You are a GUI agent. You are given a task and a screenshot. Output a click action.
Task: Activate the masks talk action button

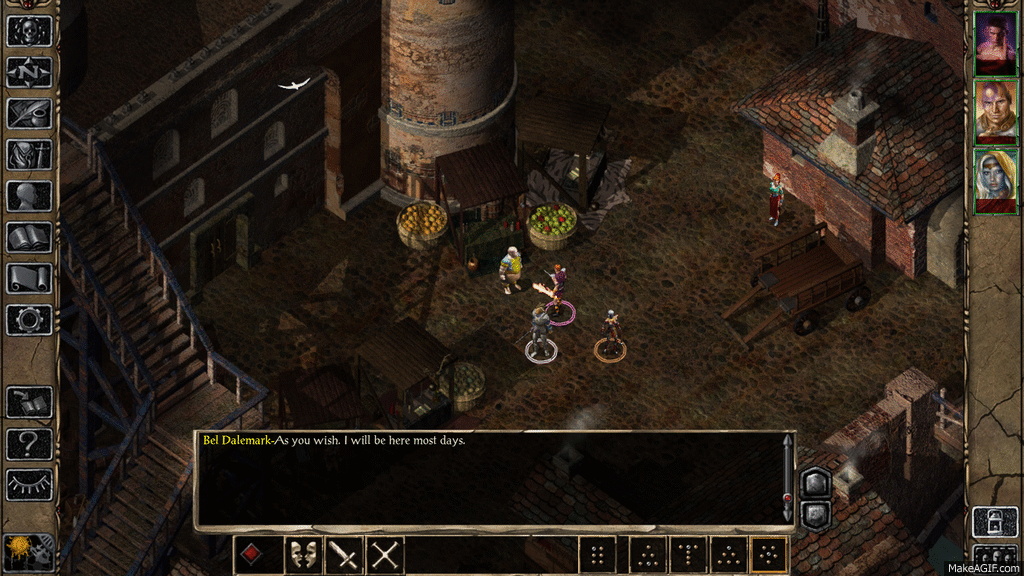pyautogui.click(x=303, y=555)
